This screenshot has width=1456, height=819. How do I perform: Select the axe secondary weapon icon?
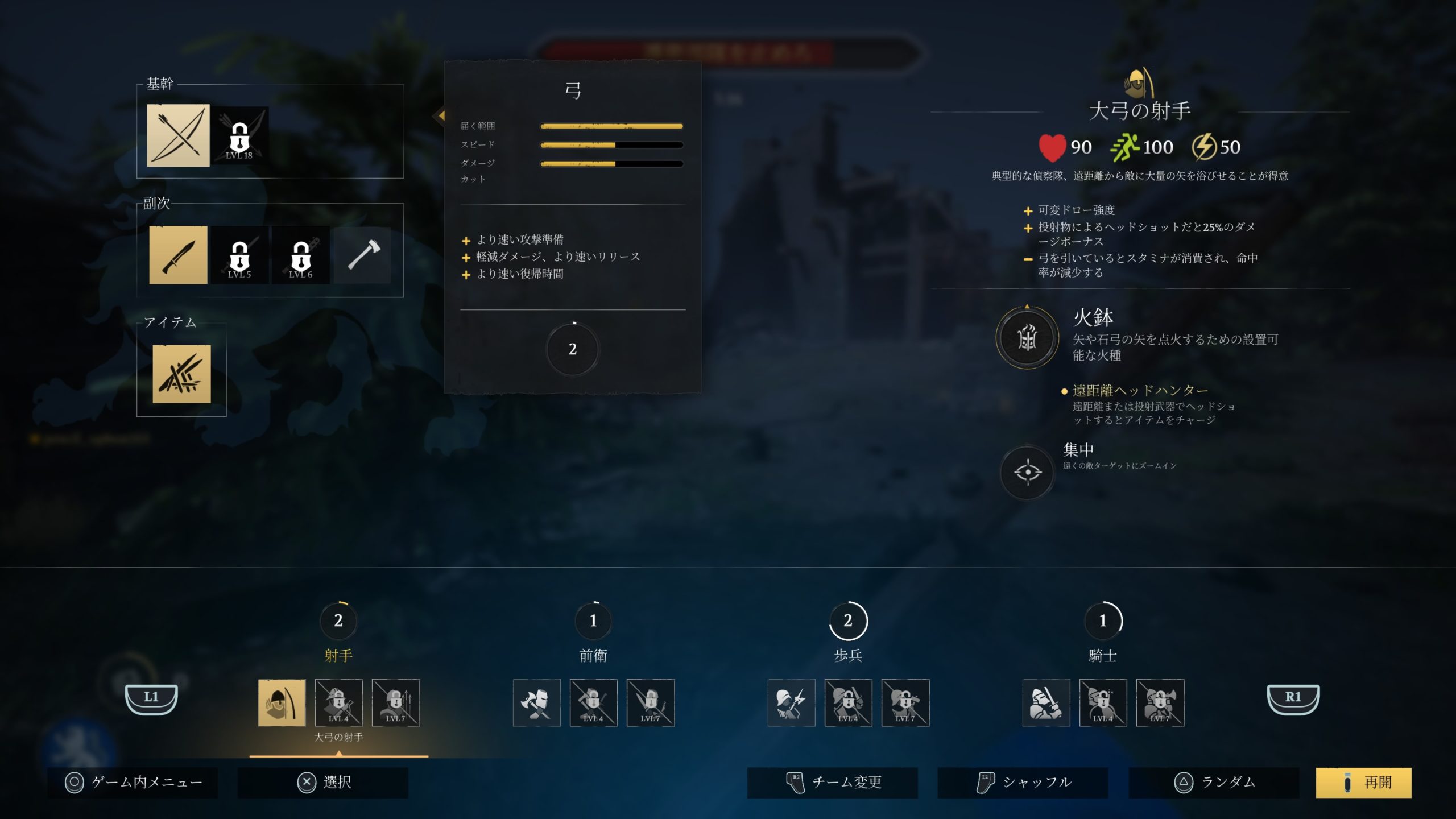pyautogui.click(x=362, y=255)
